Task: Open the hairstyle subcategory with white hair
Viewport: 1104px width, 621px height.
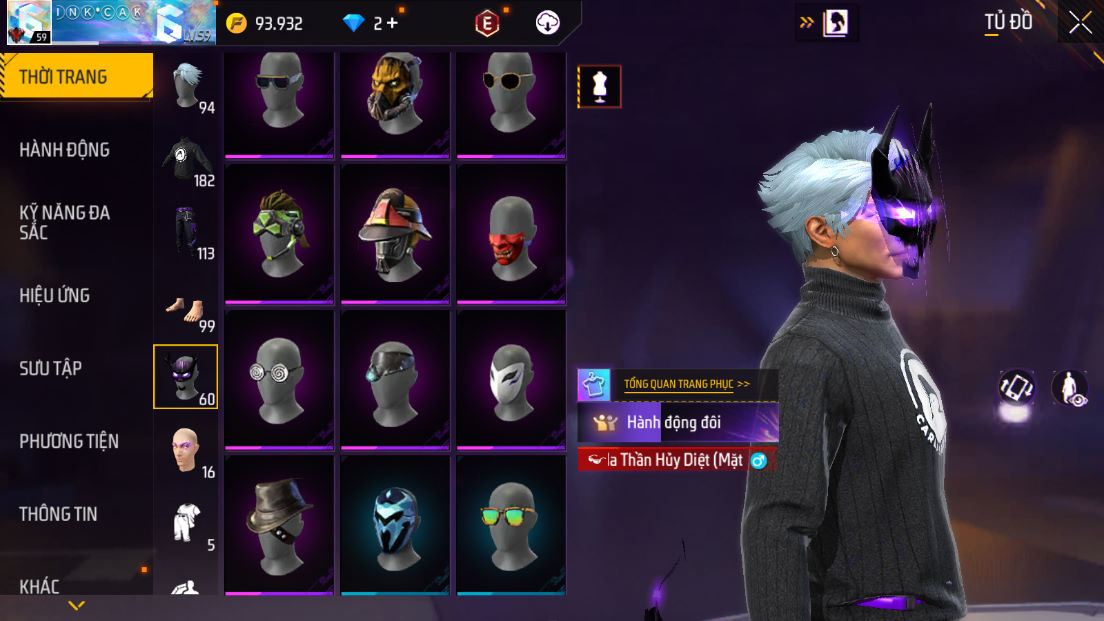Action: pyautogui.click(x=186, y=86)
